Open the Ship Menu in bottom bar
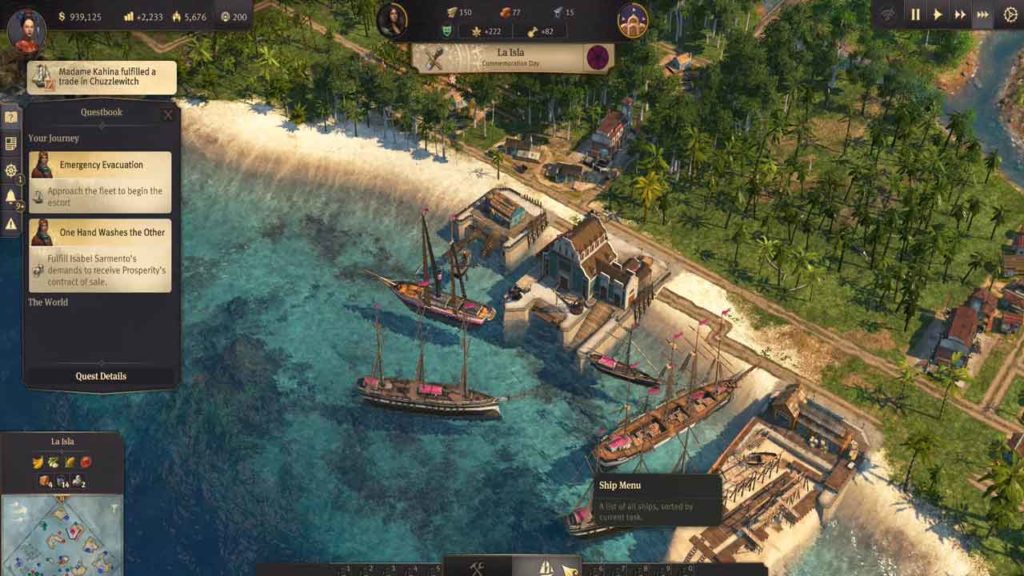1024x576 pixels. click(x=546, y=567)
